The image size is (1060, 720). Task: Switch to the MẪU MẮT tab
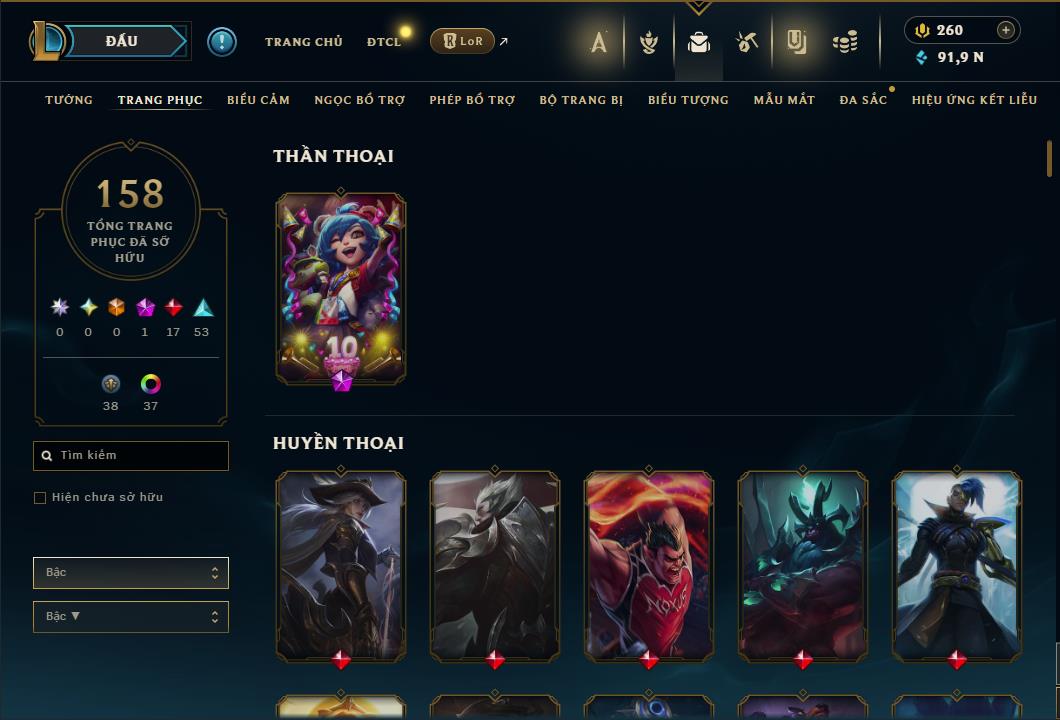click(x=784, y=100)
